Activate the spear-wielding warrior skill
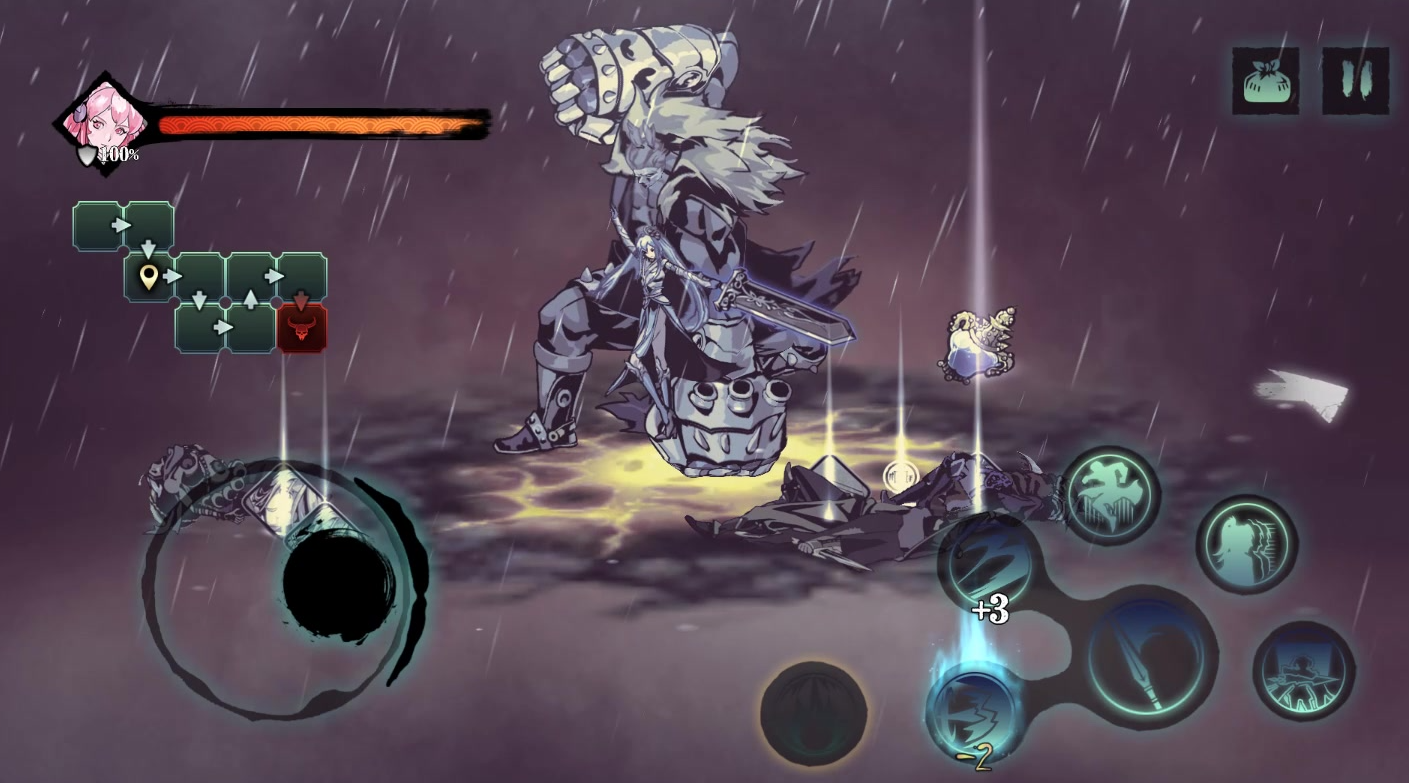Screen dimensions: 1409x783 [1303, 671]
